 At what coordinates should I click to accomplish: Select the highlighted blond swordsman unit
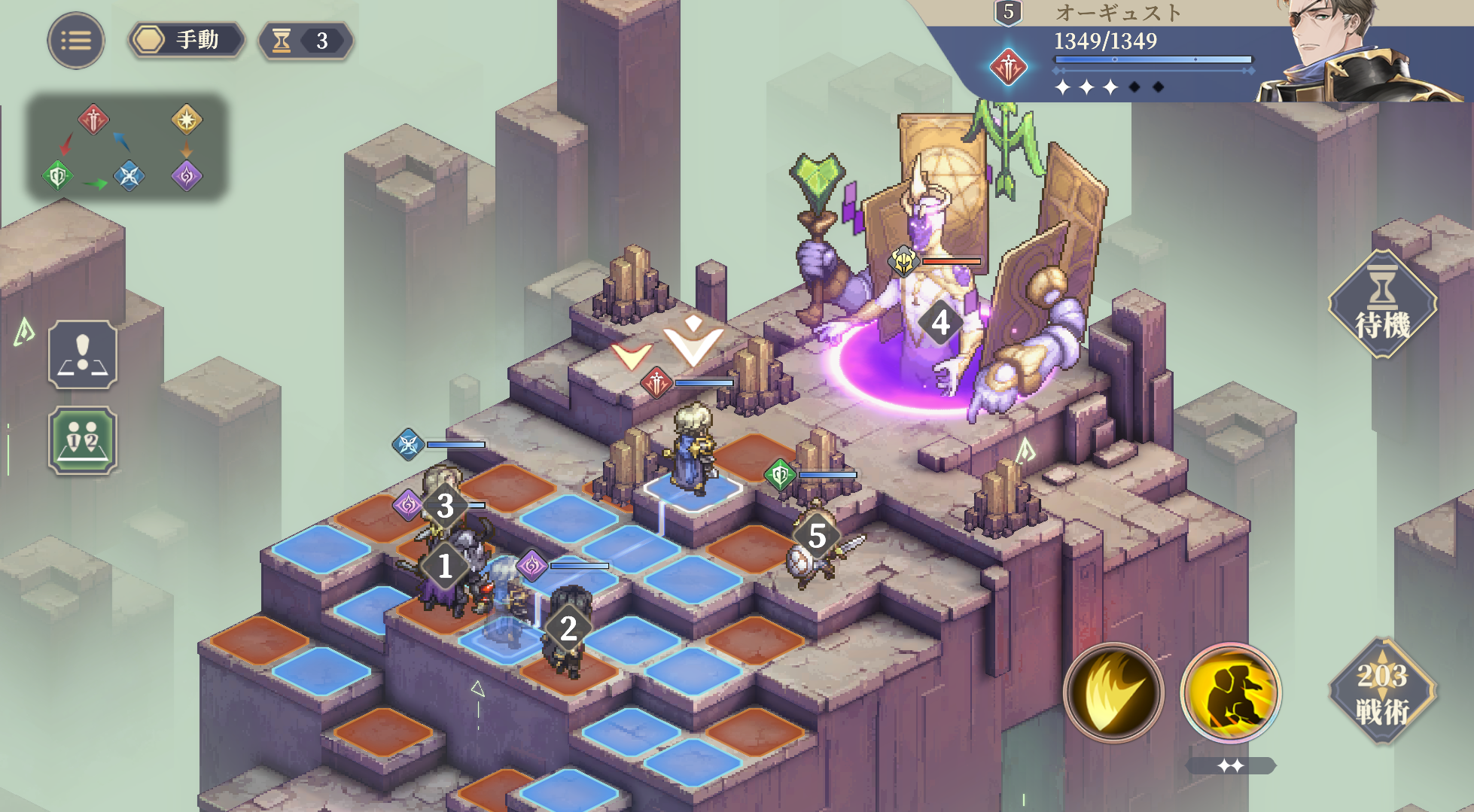[x=693, y=448]
